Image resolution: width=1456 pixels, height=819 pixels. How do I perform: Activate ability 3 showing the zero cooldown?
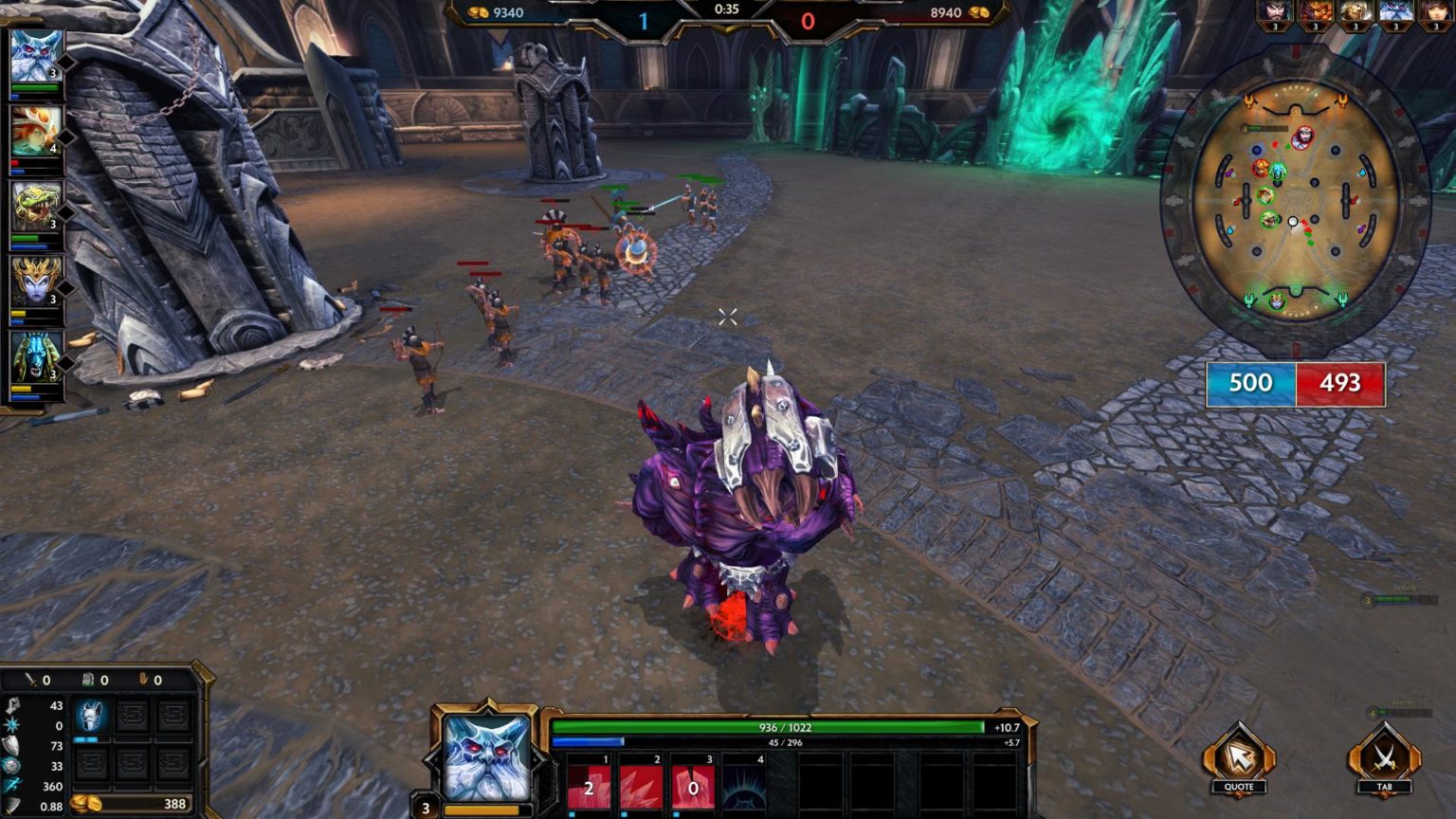tap(693, 787)
